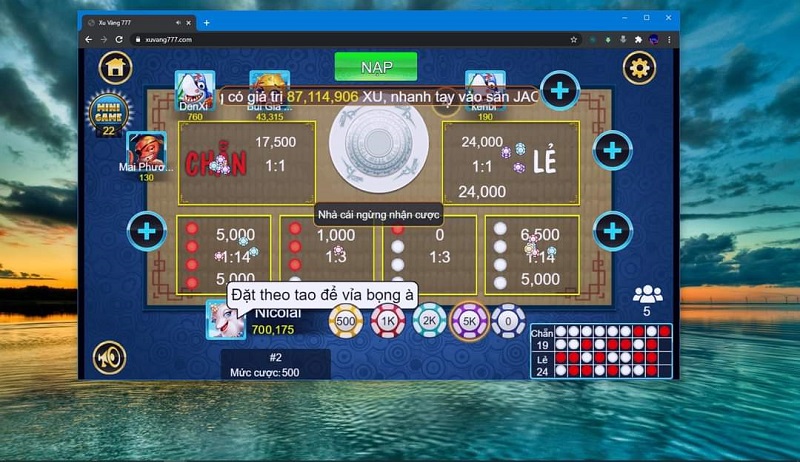
Task: Select the 5K chip
Action: (x=469, y=321)
